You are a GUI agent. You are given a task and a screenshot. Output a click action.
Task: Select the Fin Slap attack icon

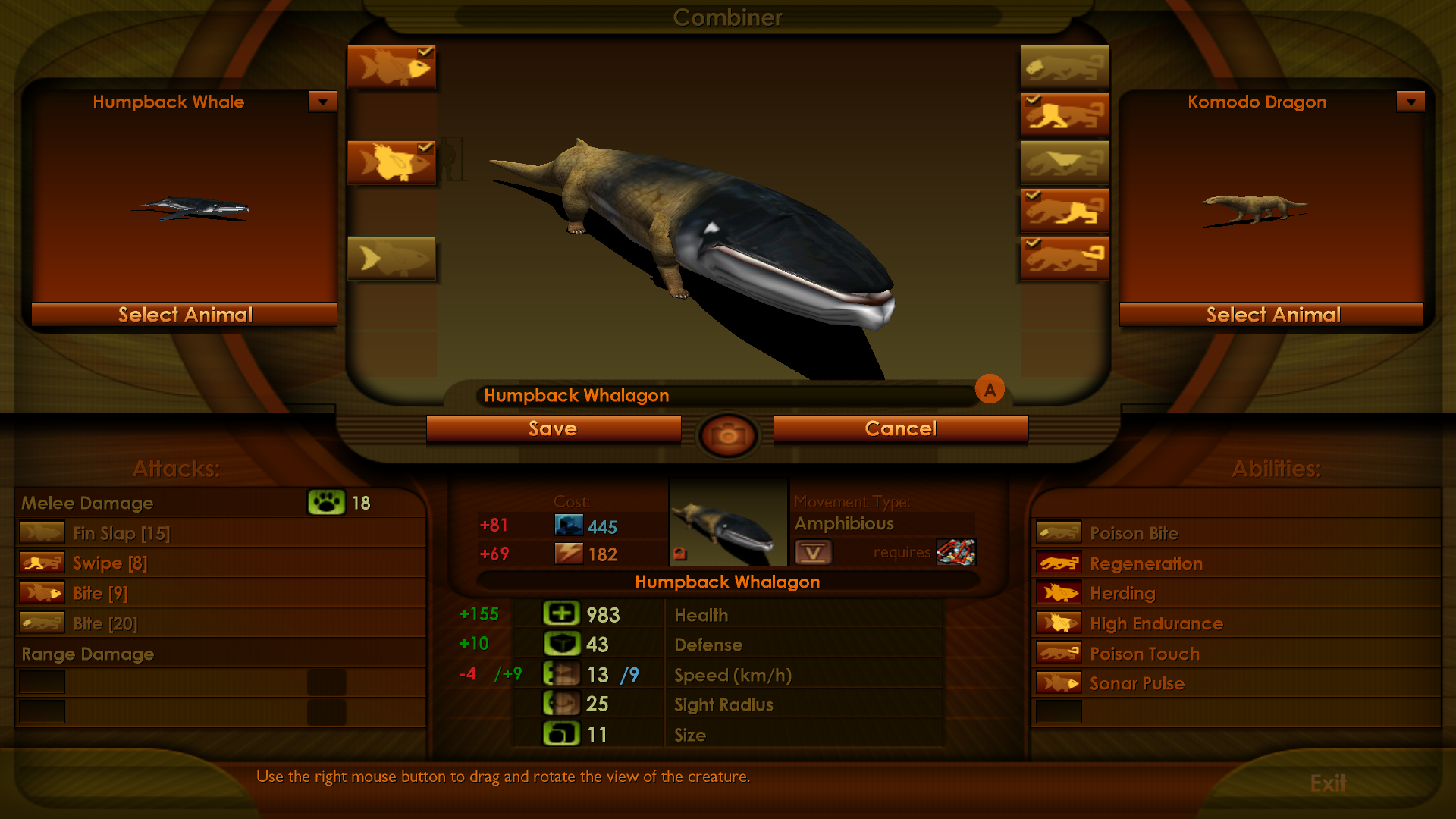(x=42, y=532)
